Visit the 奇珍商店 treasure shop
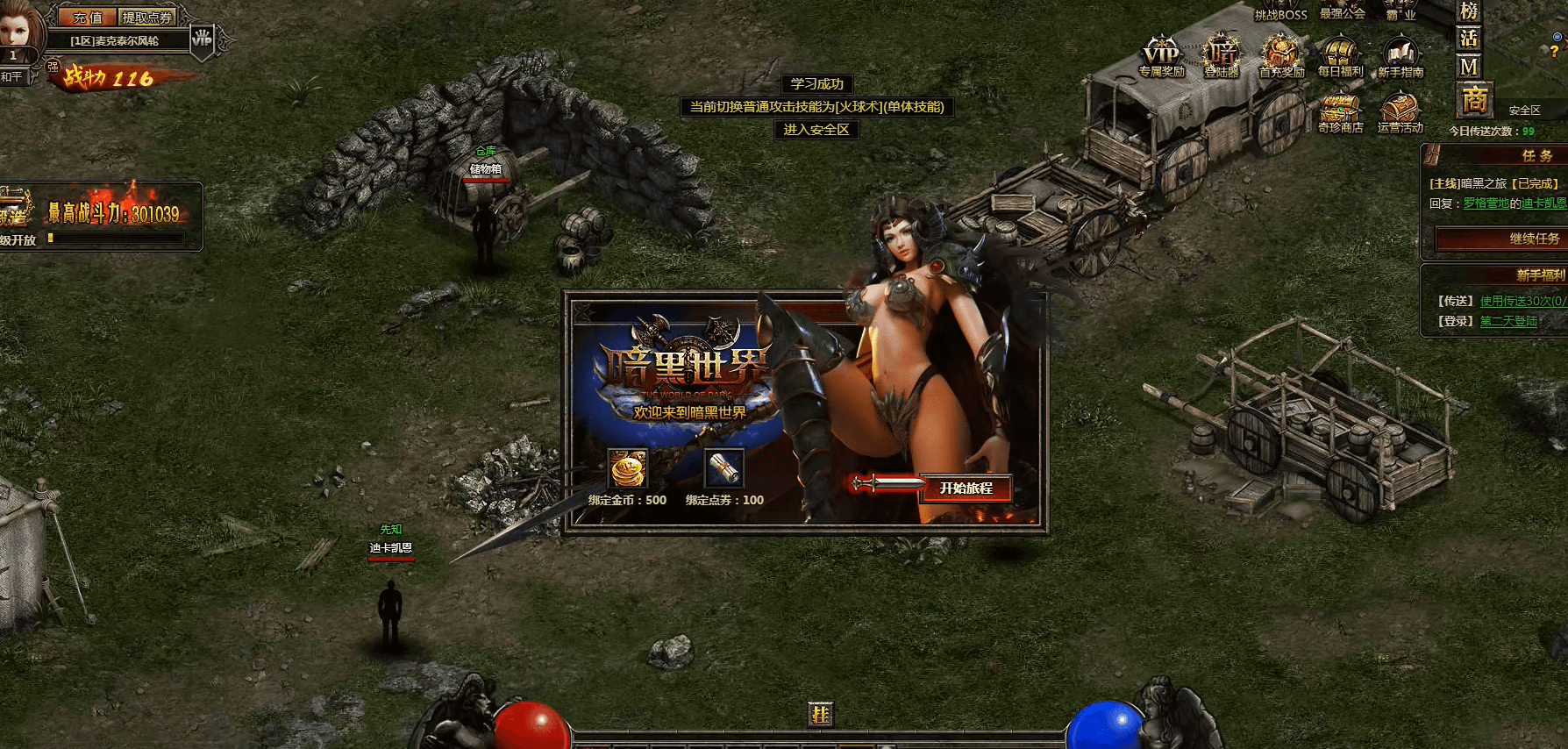The width and height of the screenshot is (1568, 749). (1340, 114)
